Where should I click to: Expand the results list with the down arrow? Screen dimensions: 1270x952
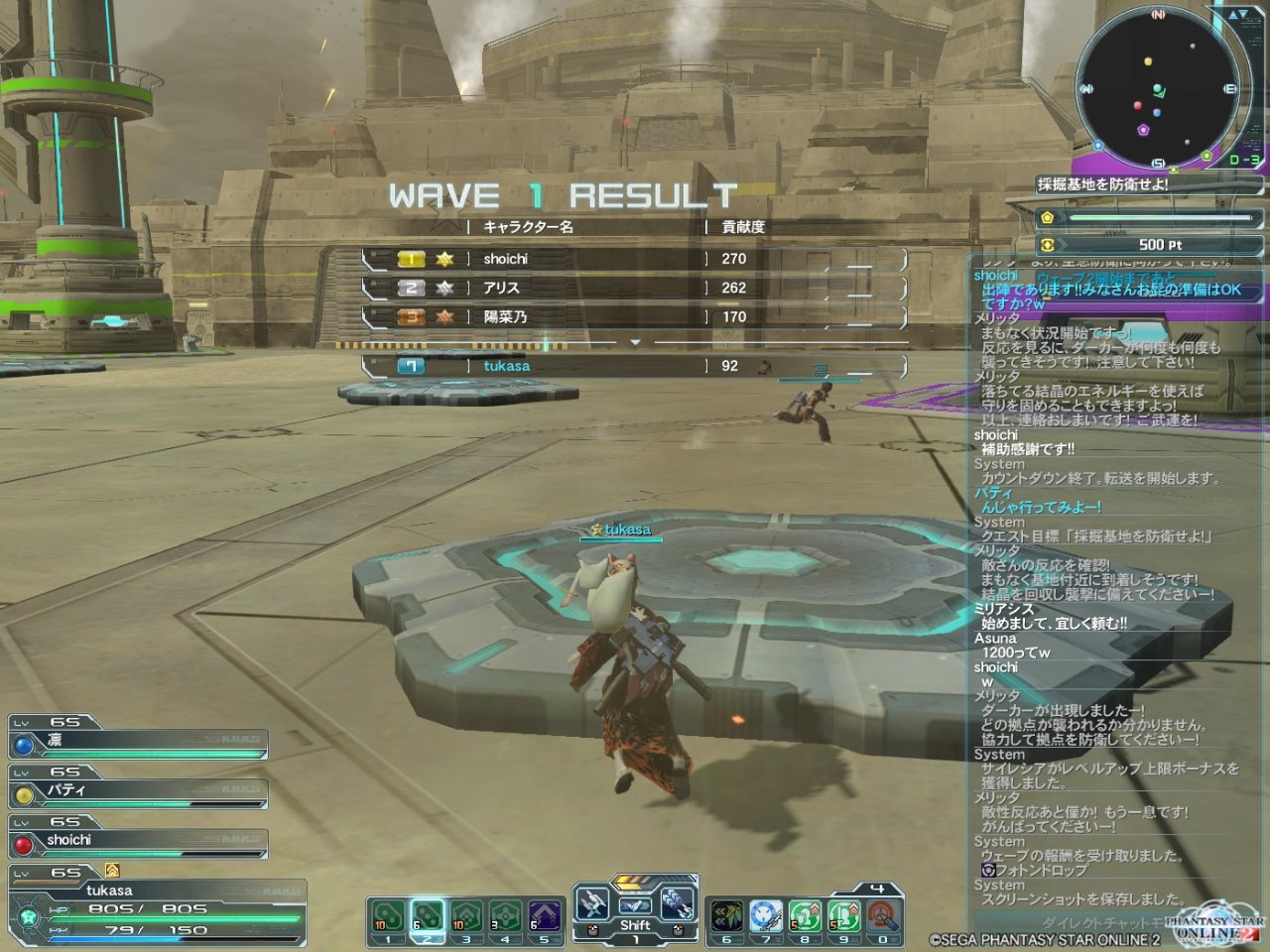(636, 342)
